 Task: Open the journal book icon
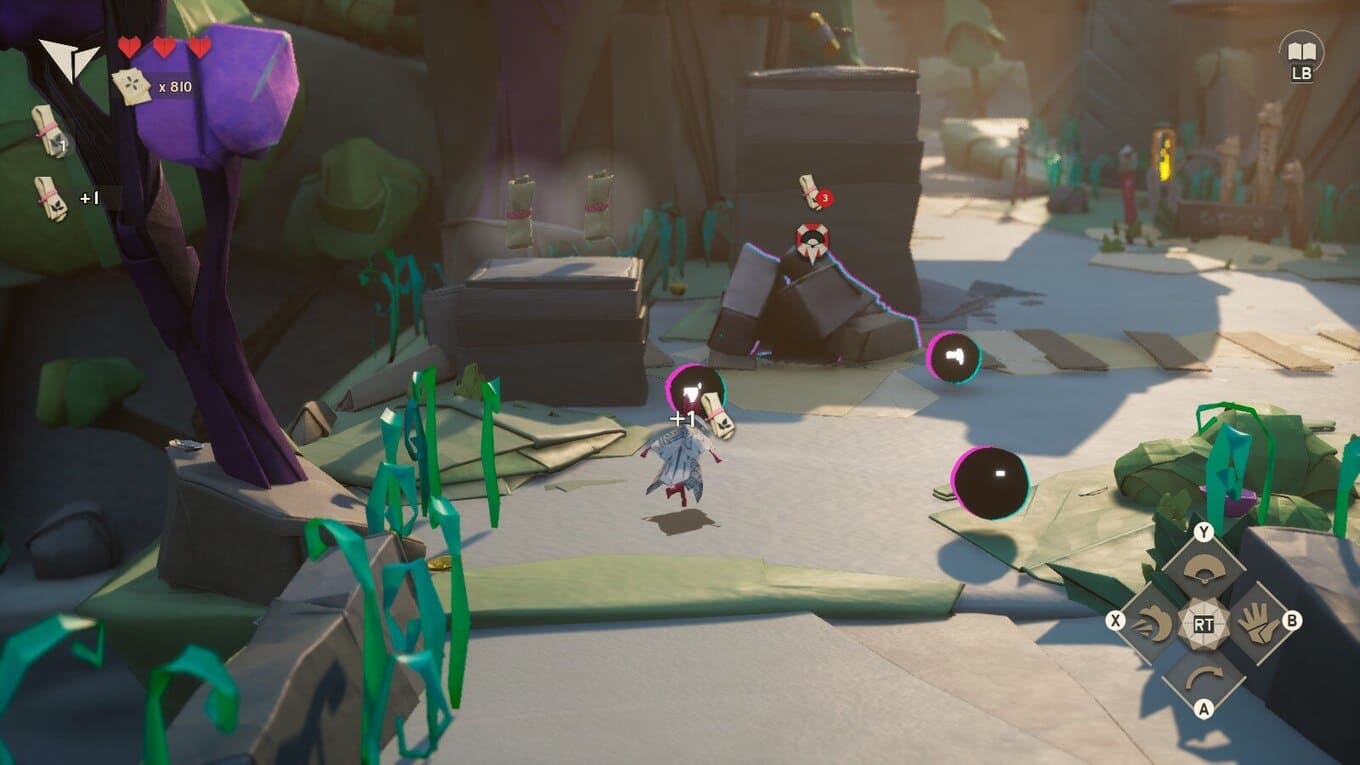coord(1300,50)
